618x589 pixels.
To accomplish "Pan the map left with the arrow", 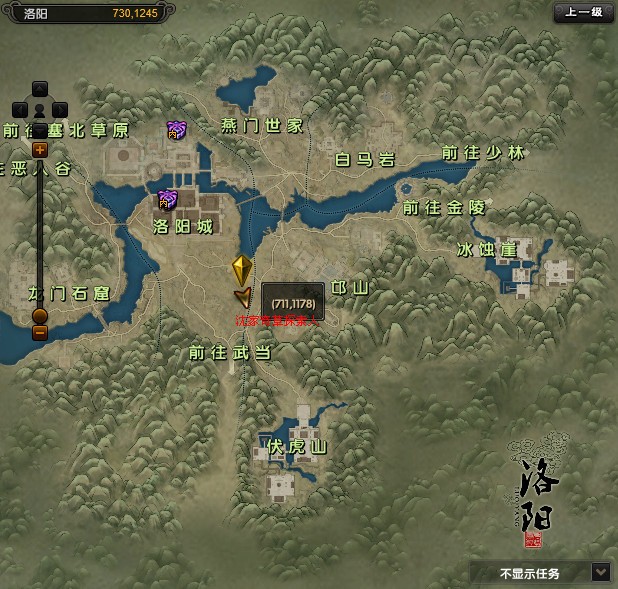I will pos(19,108).
